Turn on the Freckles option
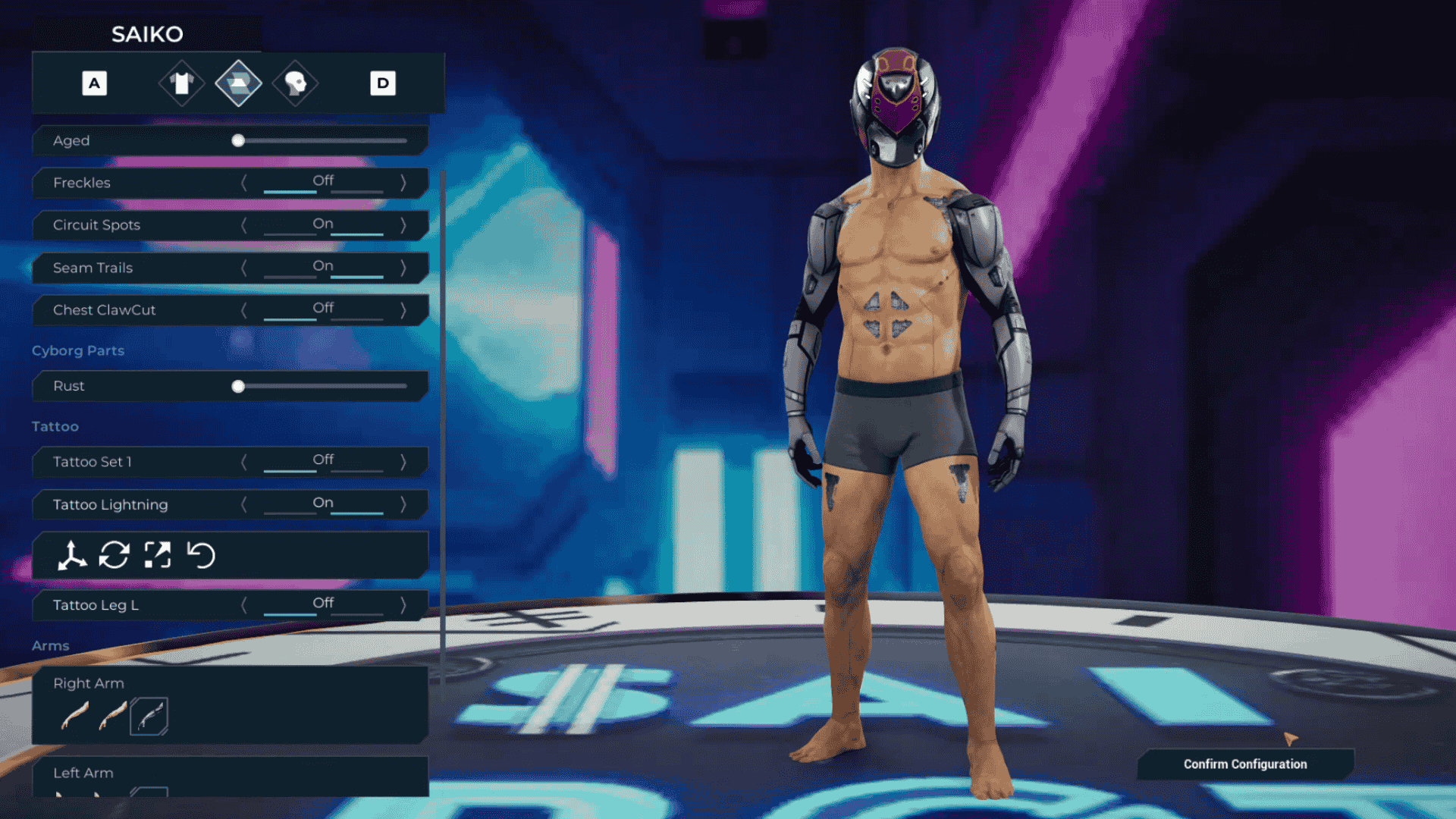The image size is (1456, 819). (x=403, y=183)
